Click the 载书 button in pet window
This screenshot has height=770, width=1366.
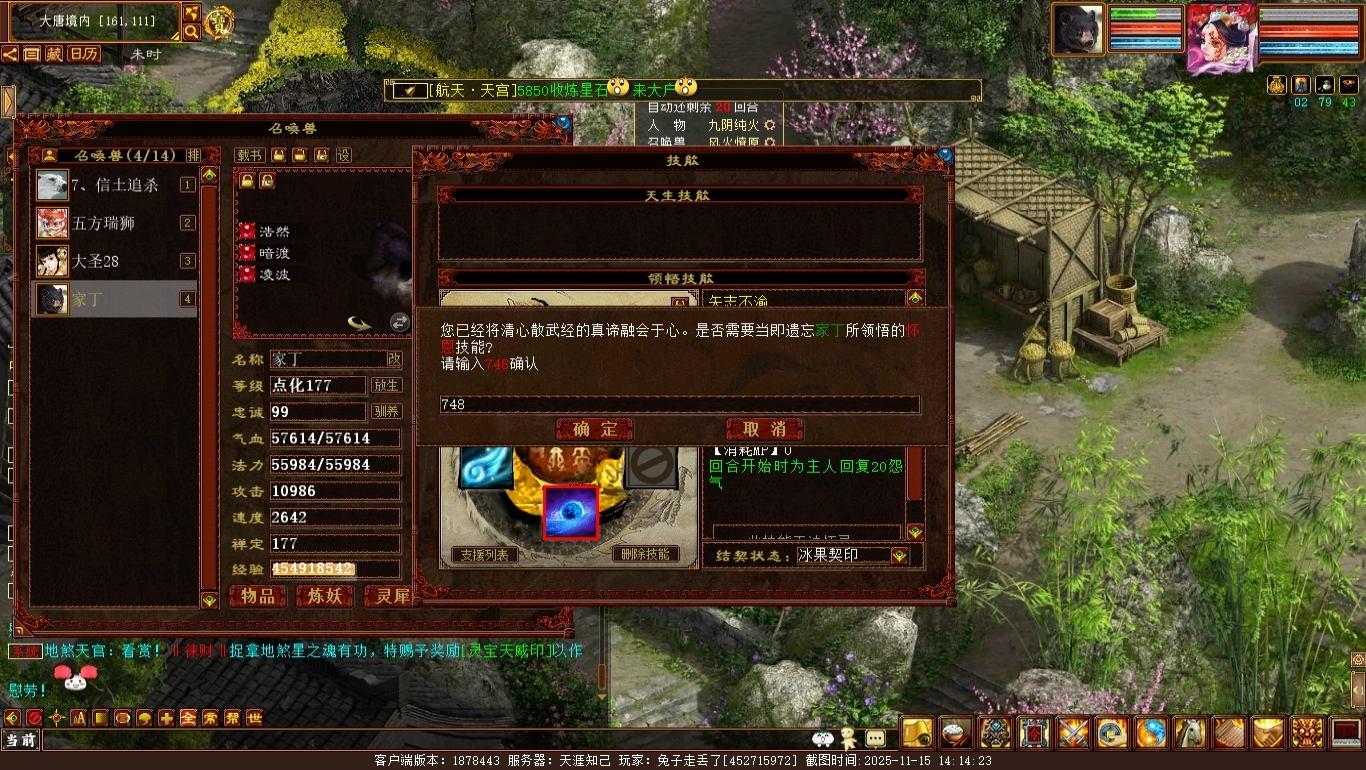tap(249, 155)
